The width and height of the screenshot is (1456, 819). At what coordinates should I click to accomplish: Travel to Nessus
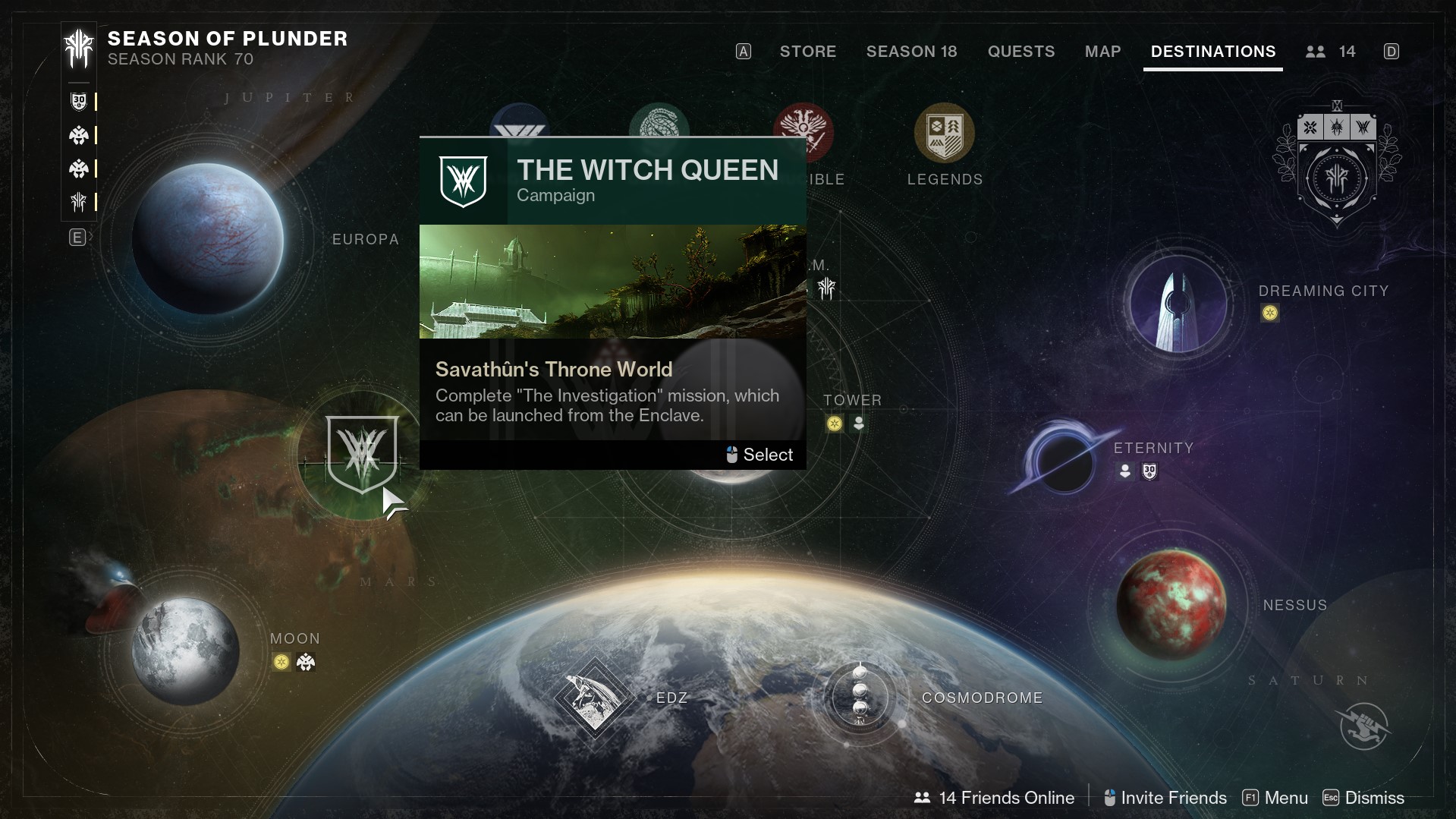(1171, 604)
